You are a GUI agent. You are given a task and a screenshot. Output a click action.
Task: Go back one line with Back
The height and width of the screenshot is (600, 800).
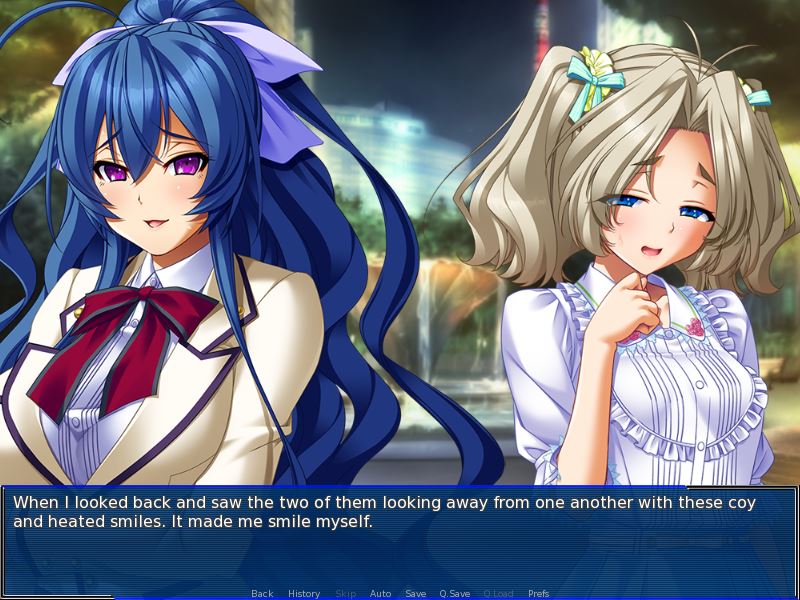262,594
